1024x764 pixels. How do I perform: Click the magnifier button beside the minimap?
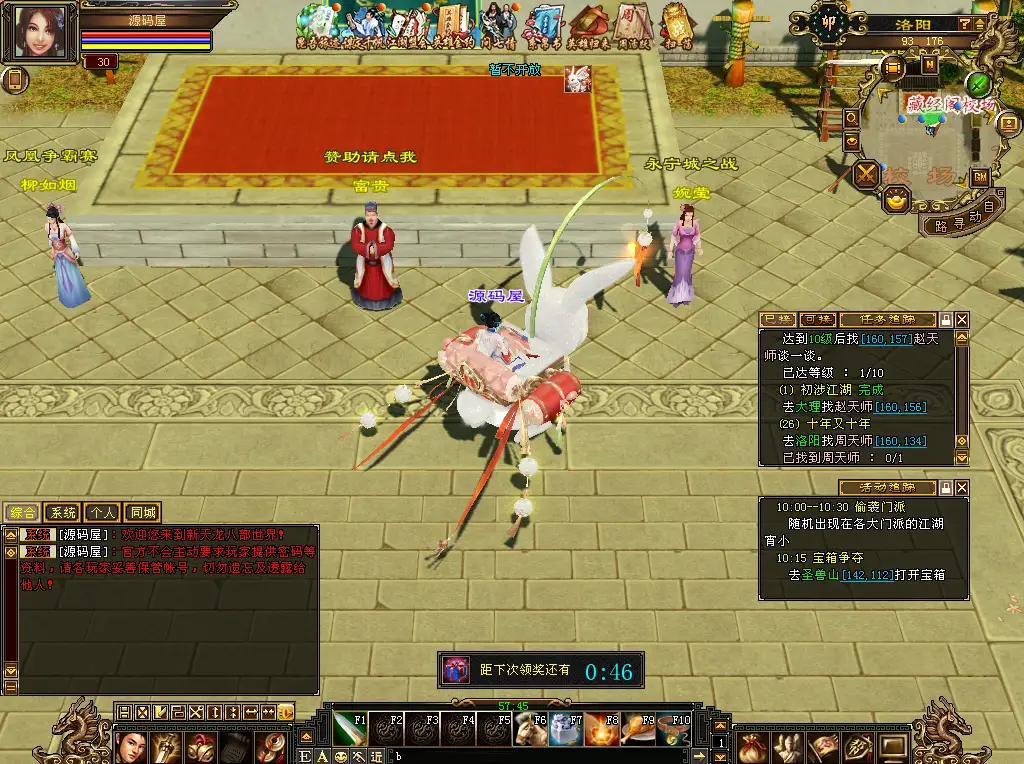click(851, 117)
